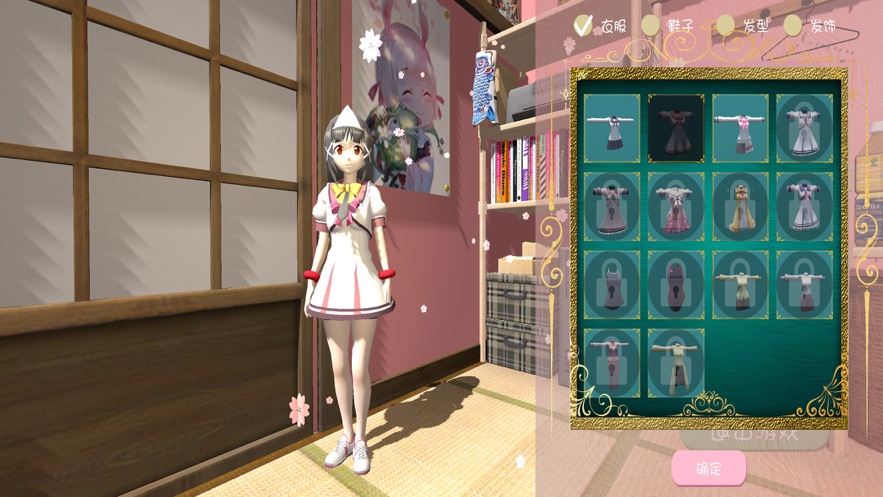
Task: Select the locked white sailor dress
Action: tap(804, 128)
